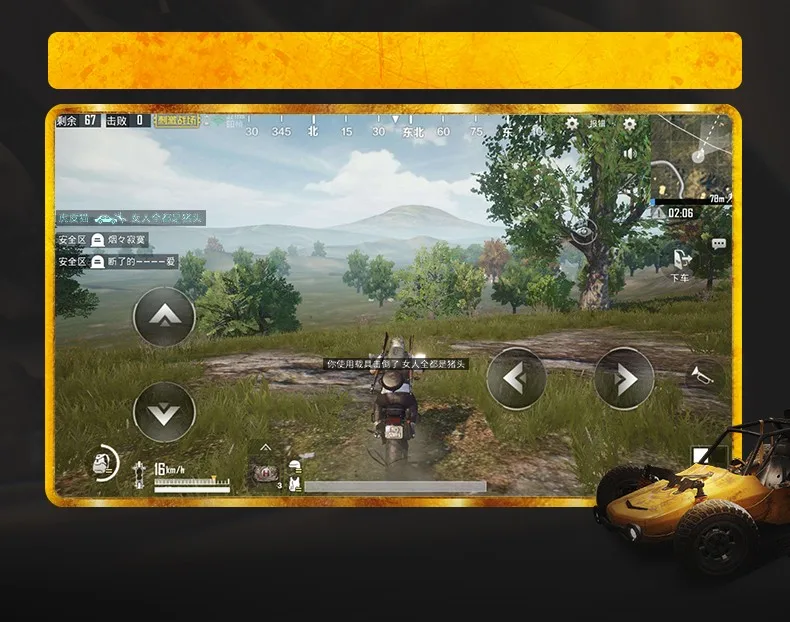Image resolution: width=790 pixels, height=622 pixels.
Task: Open the quick chat message bubble
Action: [718, 243]
